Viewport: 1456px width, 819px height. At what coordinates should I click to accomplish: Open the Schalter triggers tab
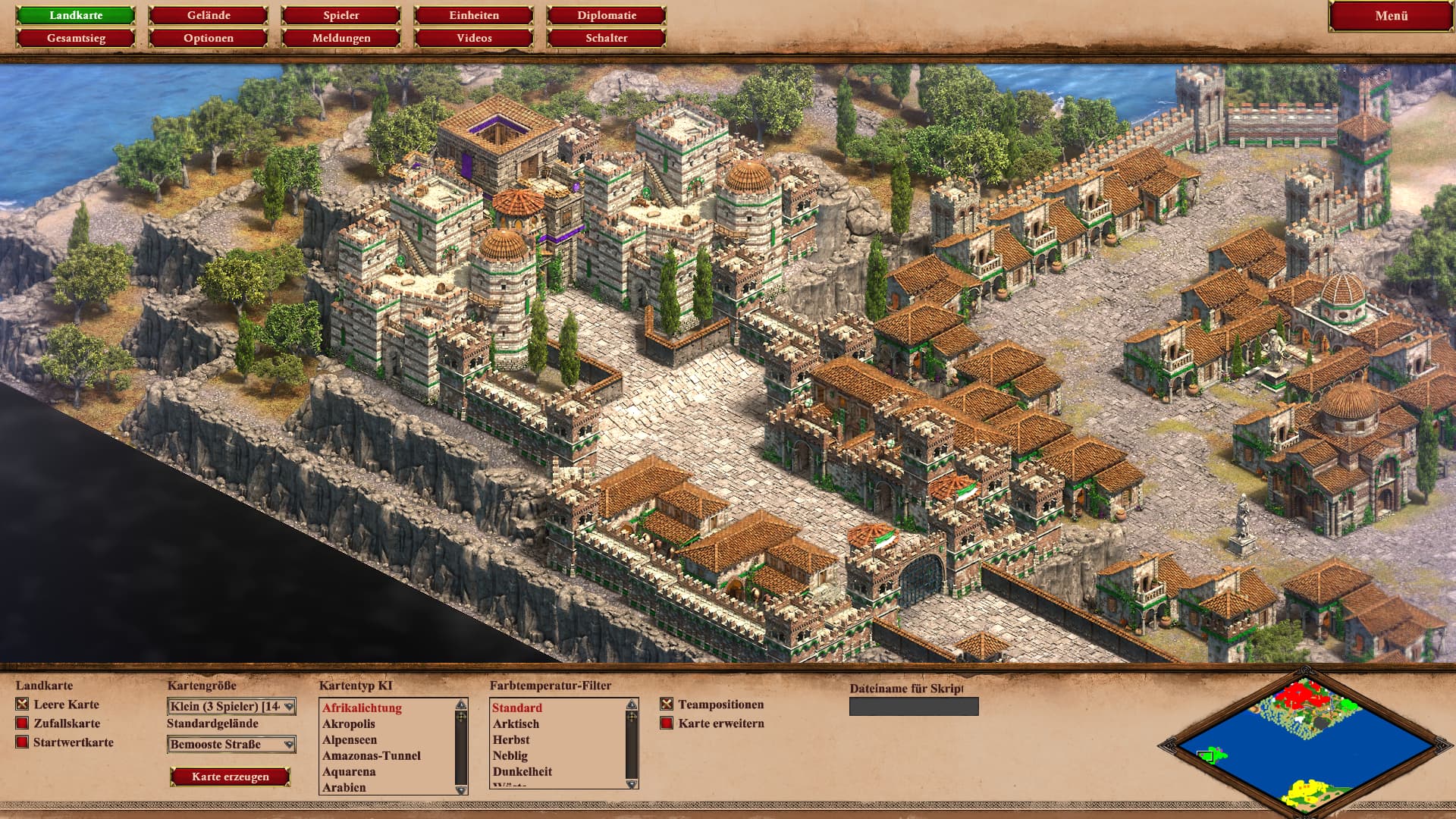point(607,38)
